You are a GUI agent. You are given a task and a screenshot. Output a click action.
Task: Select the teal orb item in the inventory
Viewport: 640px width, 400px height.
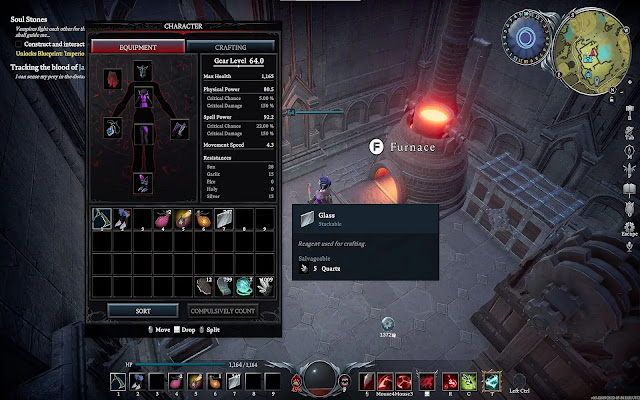click(243, 285)
